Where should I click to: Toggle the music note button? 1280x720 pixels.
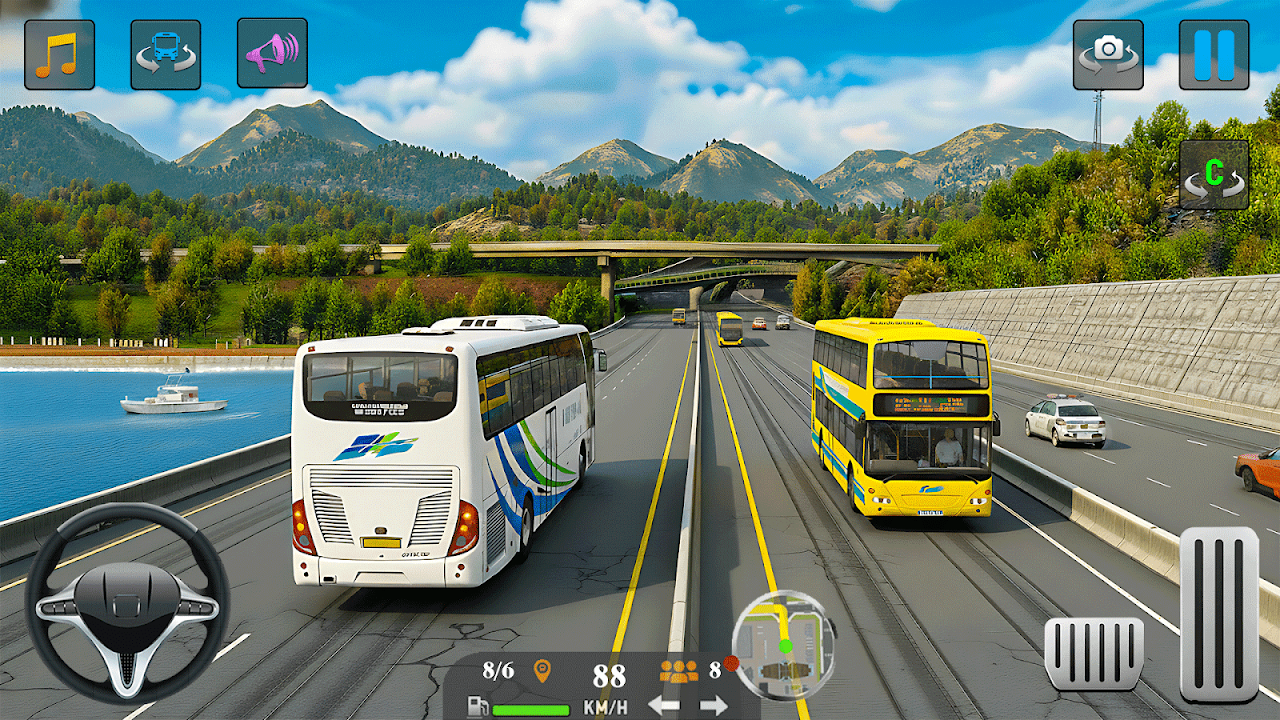[59, 54]
